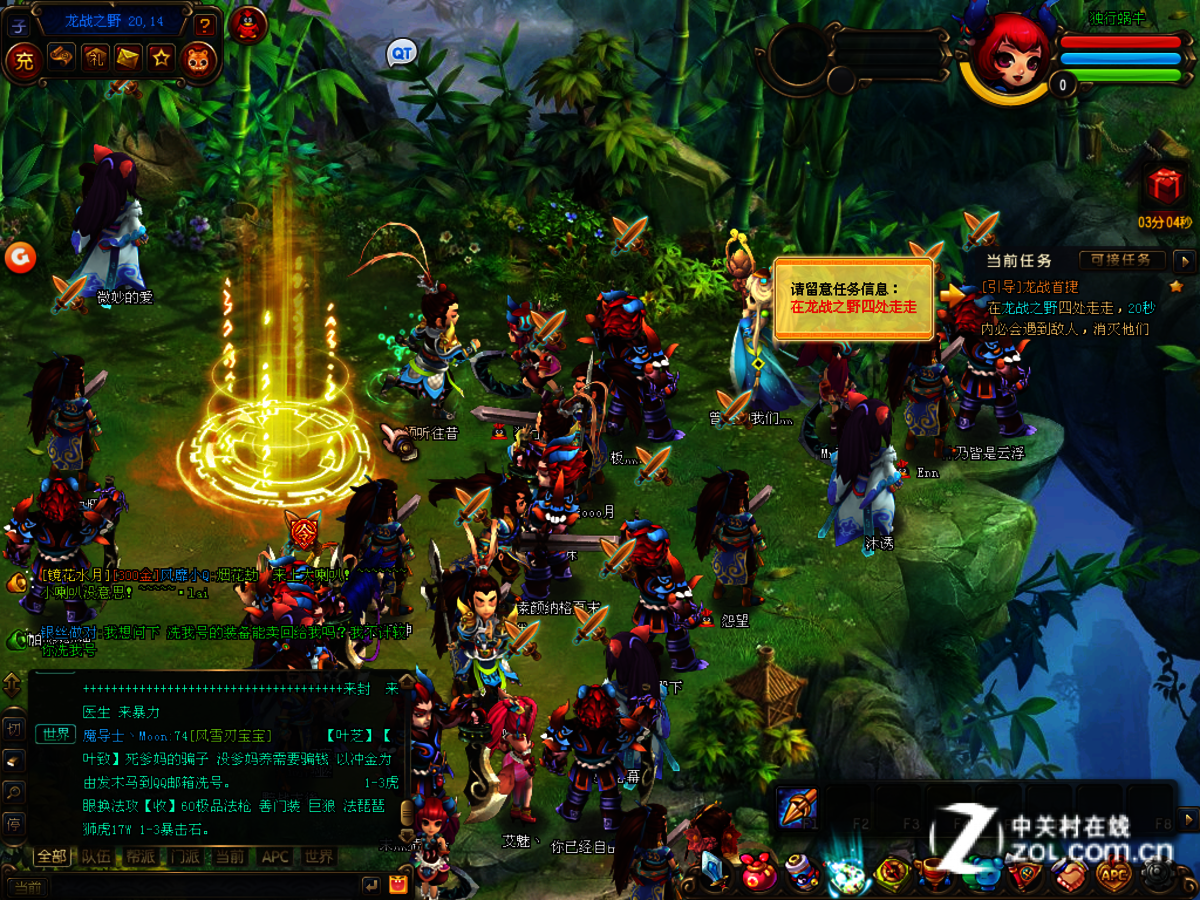This screenshot has height=900, width=1200.
Task: Open the red gift box timer reward
Action: pos(1164,187)
